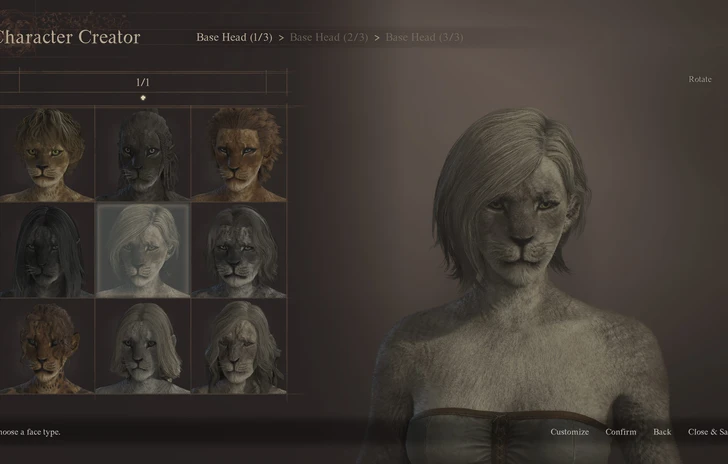Click Close & Save
Viewport: 728px width, 464px height.
pyautogui.click(x=707, y=432)
